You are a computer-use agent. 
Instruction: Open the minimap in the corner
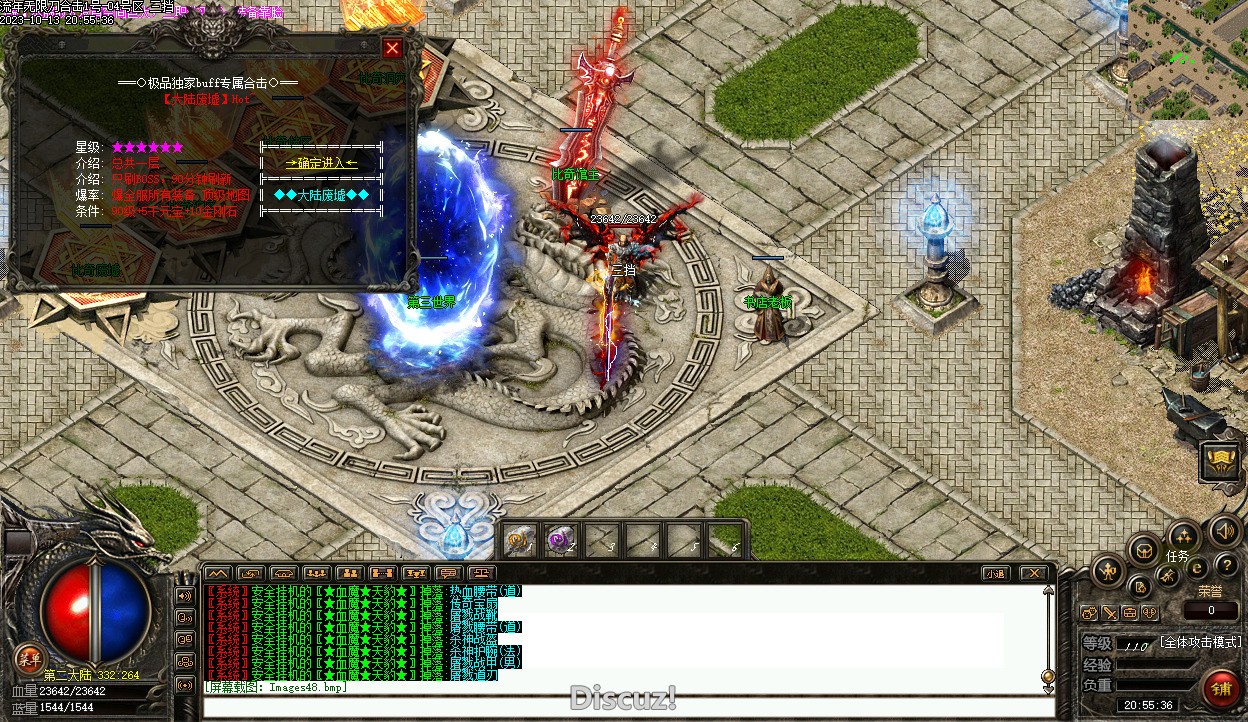point(1188,58)
